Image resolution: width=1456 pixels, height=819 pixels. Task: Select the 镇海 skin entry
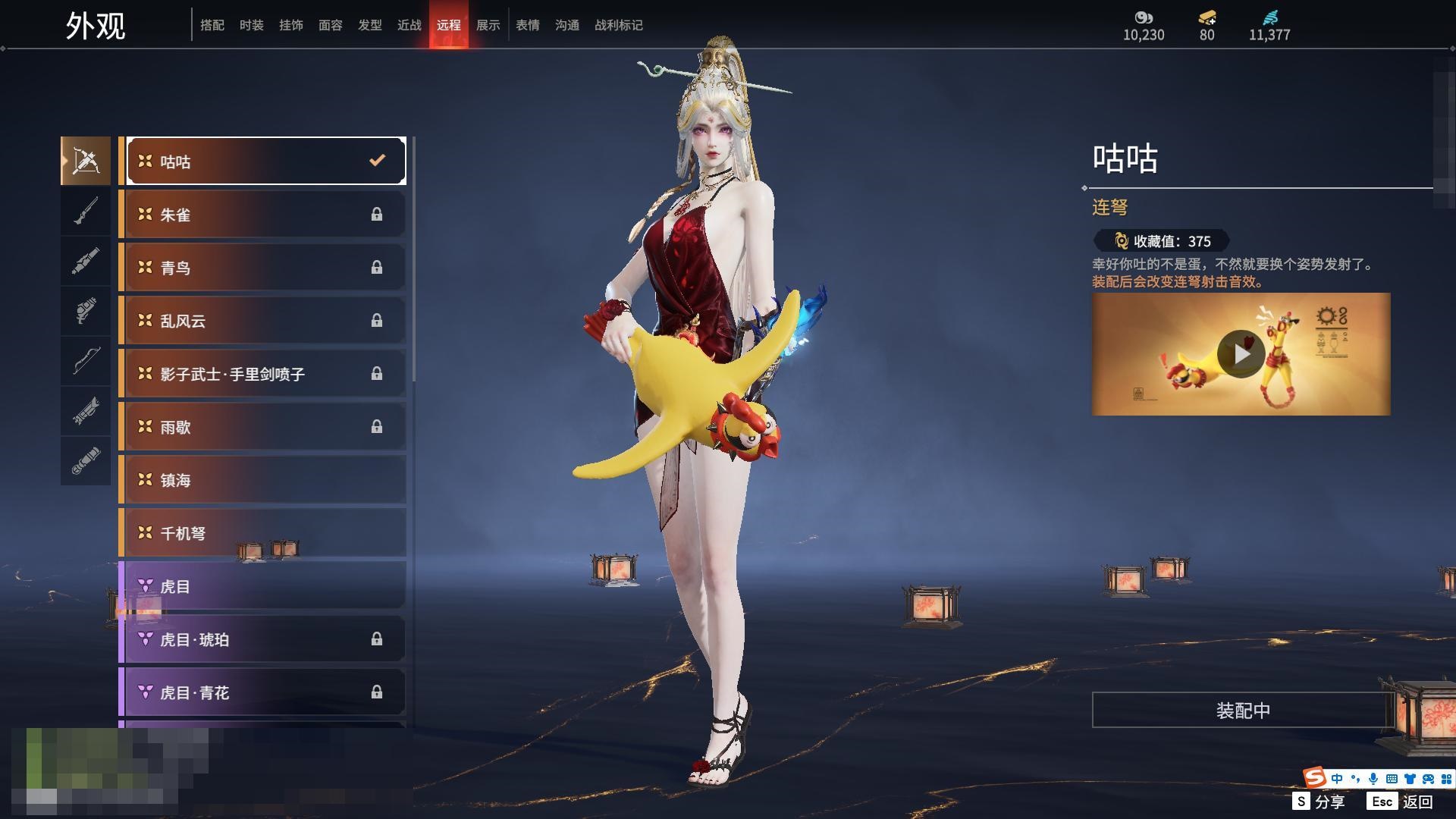pos(263,480)
